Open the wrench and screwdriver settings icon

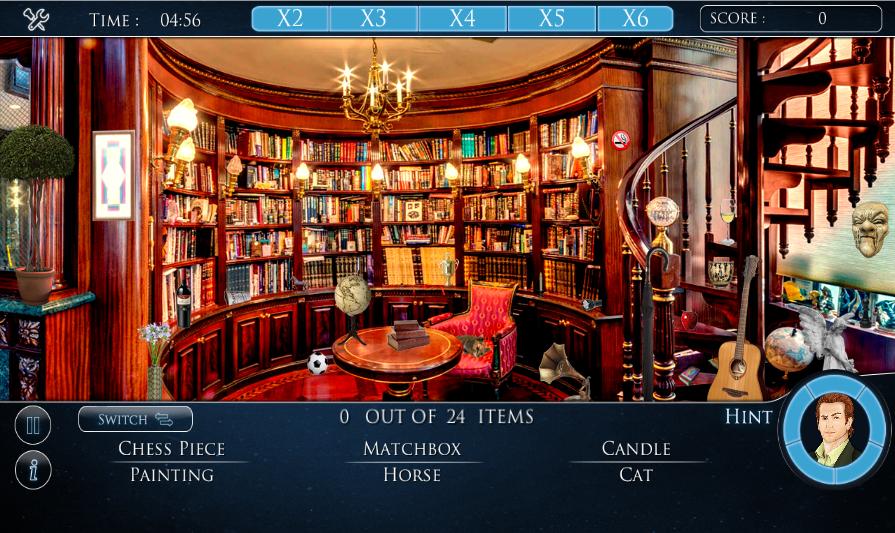35,19
